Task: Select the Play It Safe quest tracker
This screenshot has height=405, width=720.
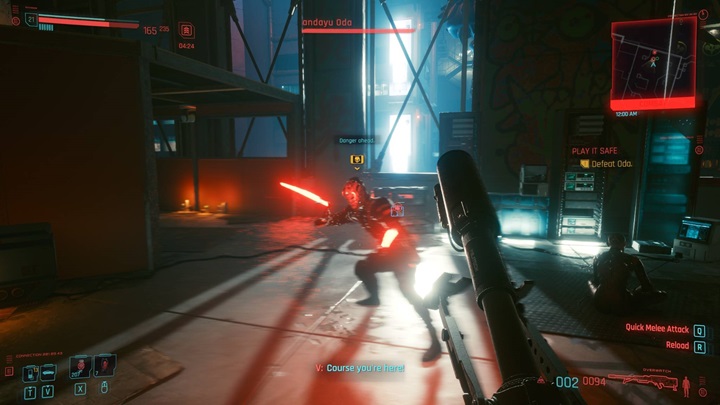Action: point(595,150)
